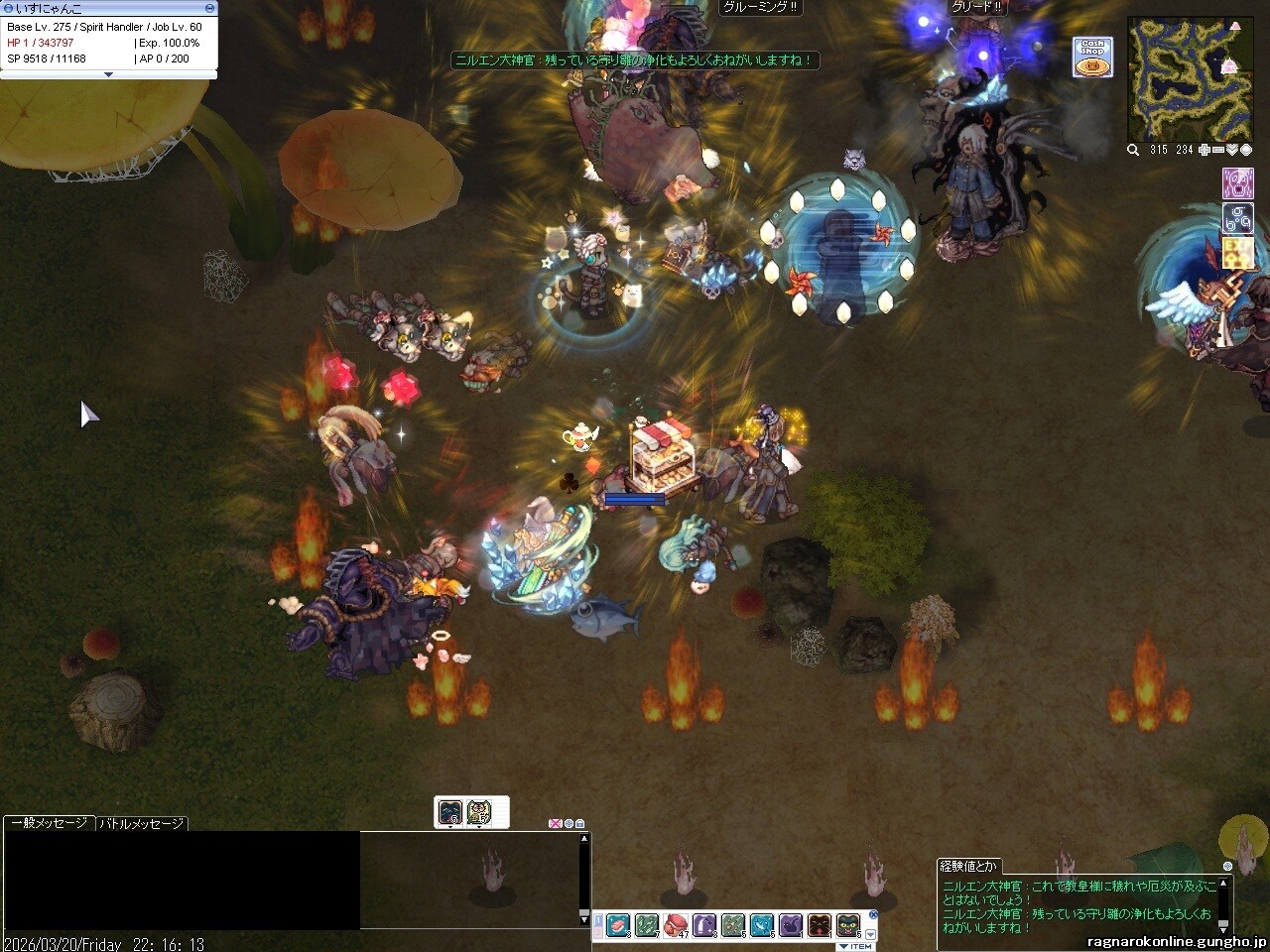1270x952 pixels.
Task: Click the EXP boost buff icon
Action: (1238, 253)
